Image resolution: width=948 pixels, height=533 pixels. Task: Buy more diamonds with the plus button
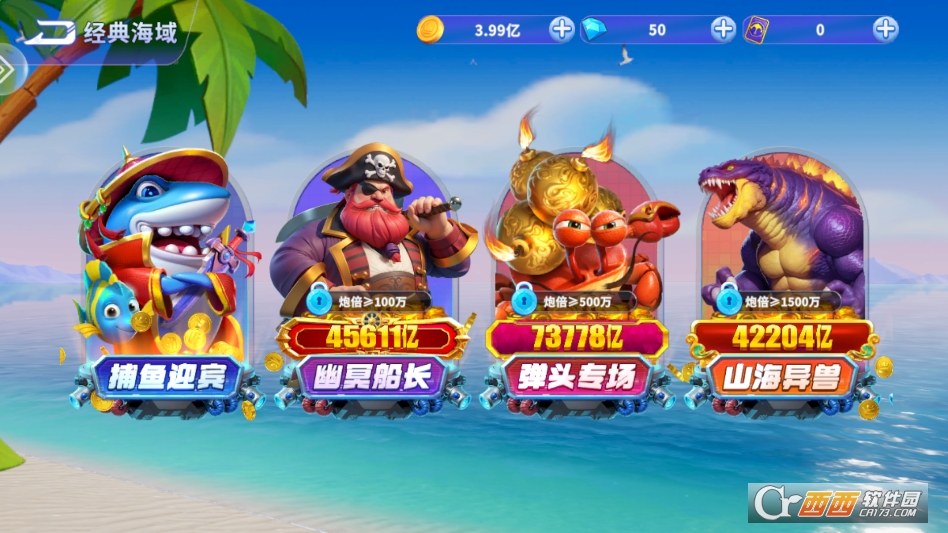click(x=723, y=29)
